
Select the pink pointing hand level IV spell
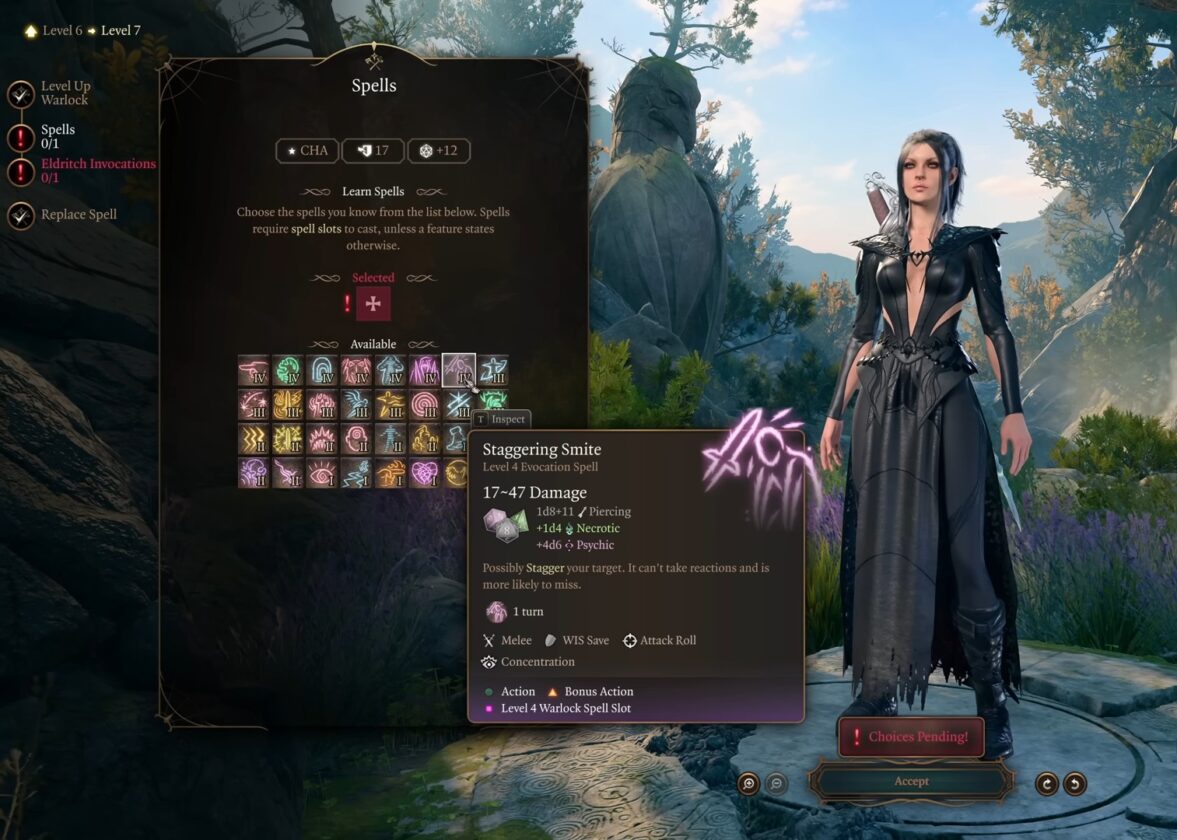pos(254,371)
